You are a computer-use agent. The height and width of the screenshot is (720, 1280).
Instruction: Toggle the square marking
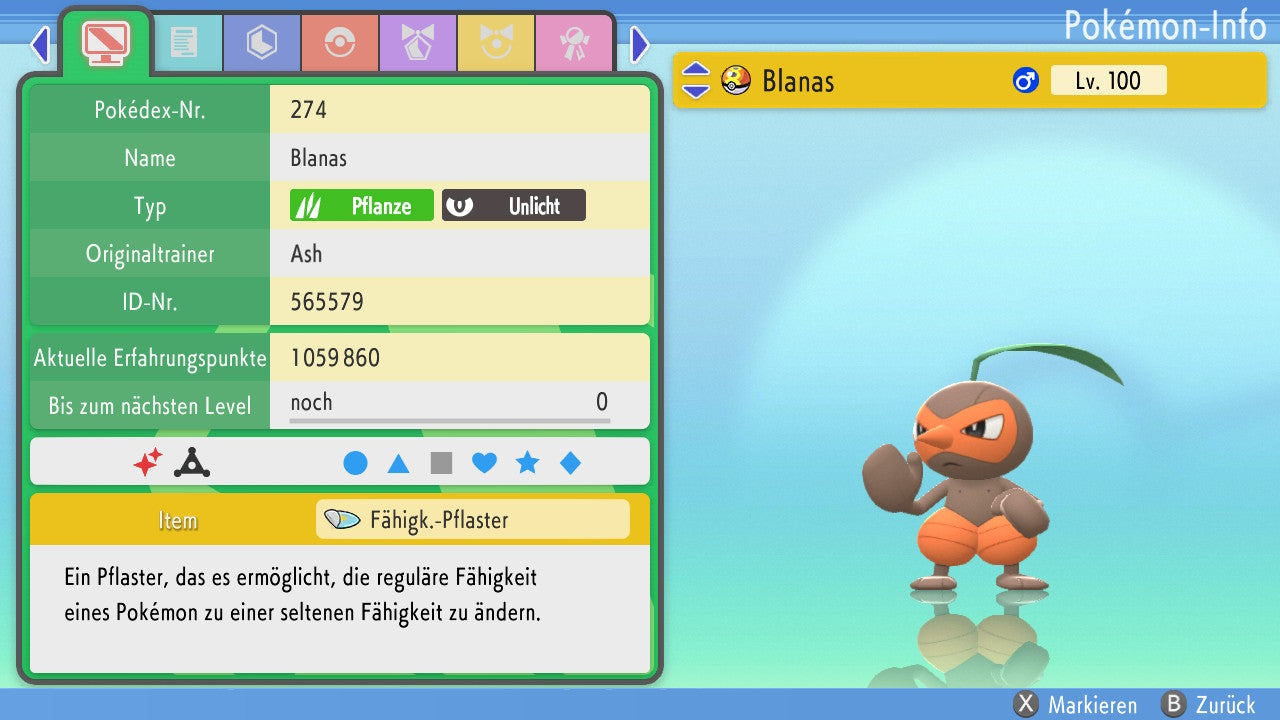click(441, 463)
